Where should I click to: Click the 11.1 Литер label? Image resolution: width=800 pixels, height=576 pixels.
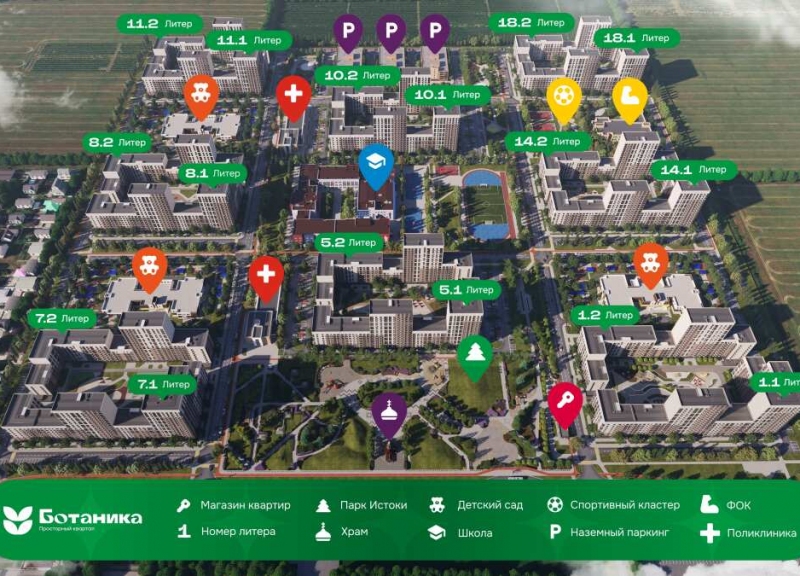click(x=249, y=40)
